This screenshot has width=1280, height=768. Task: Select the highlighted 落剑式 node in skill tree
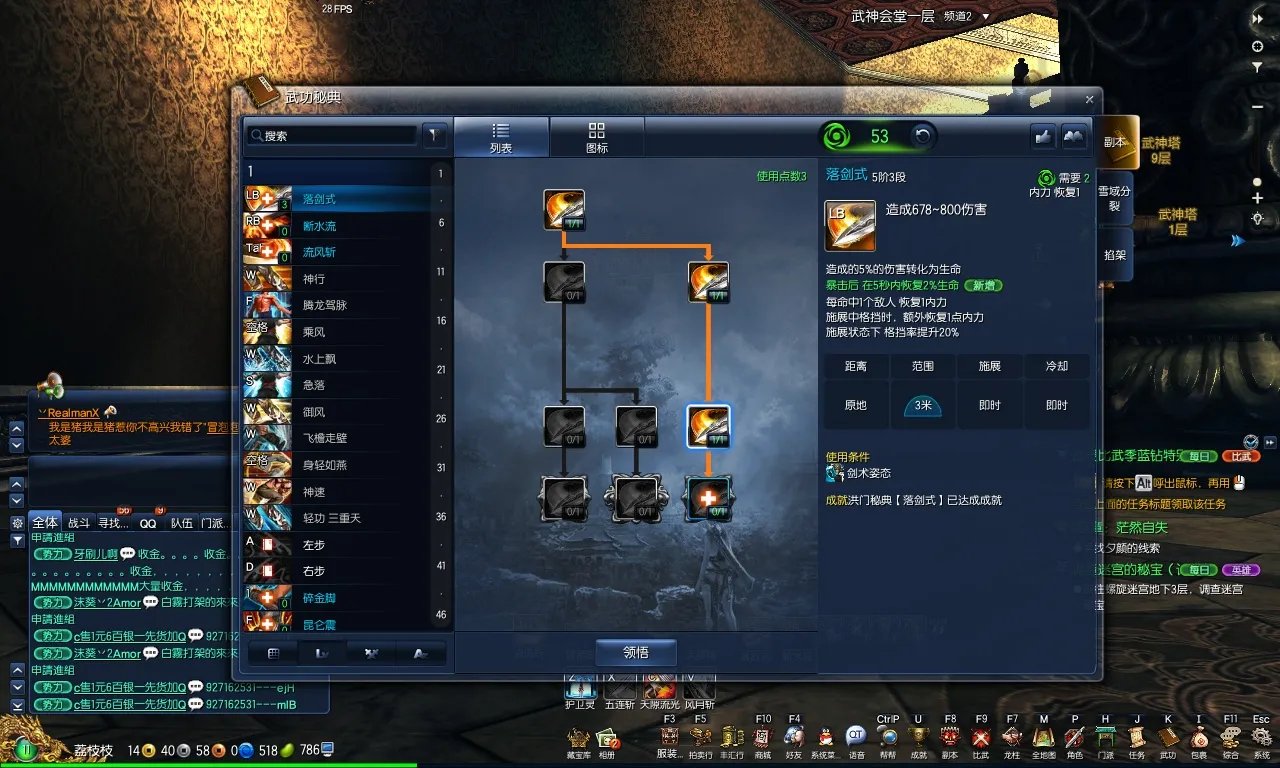tap(709, 425)
